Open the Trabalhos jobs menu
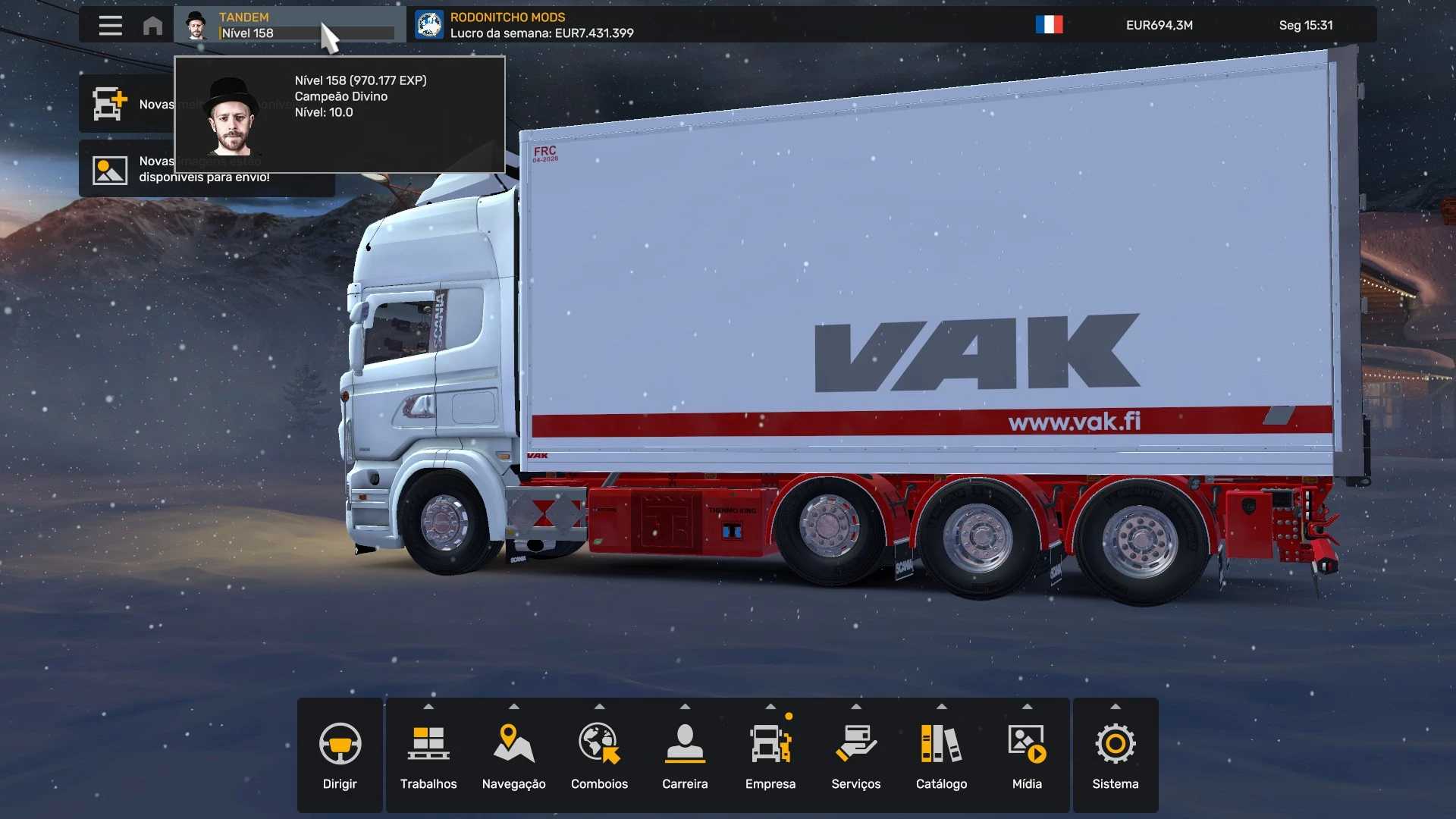The height and width of the screenshot is (819, 1456). pos(428,755)
